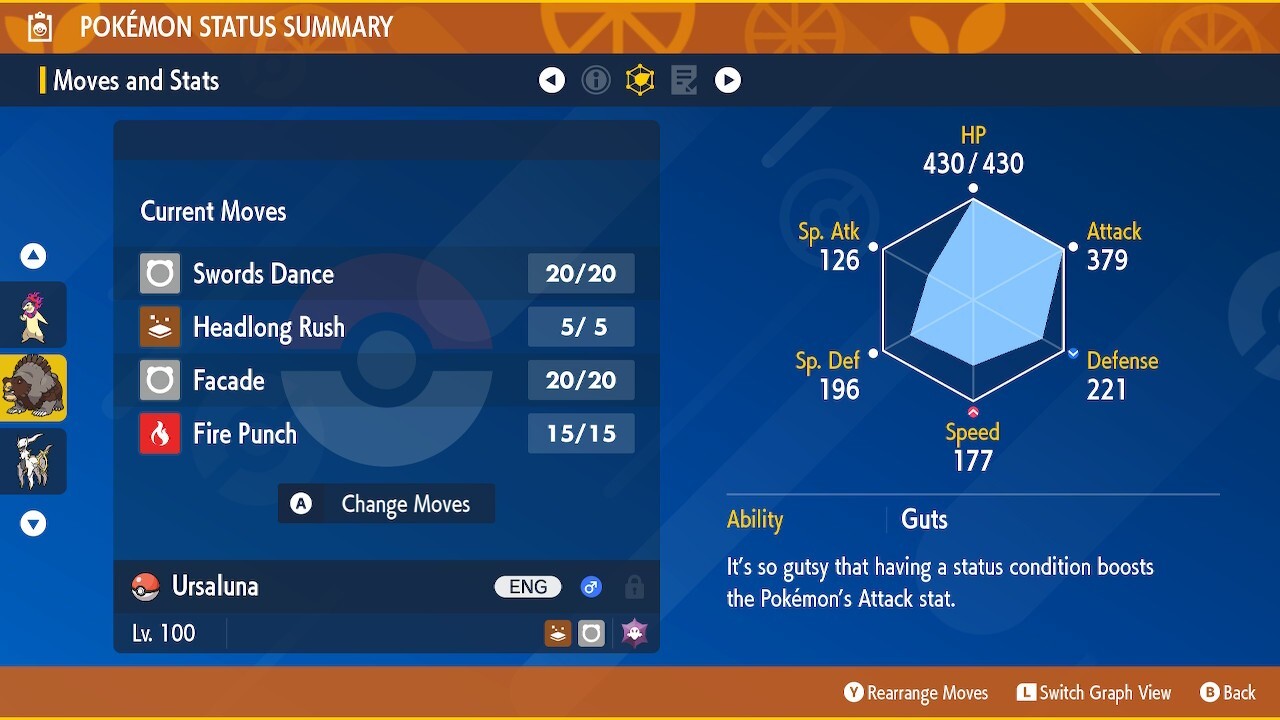Choose the Headlong Rush move row
Screen dimensions: 1280x720
386,327
